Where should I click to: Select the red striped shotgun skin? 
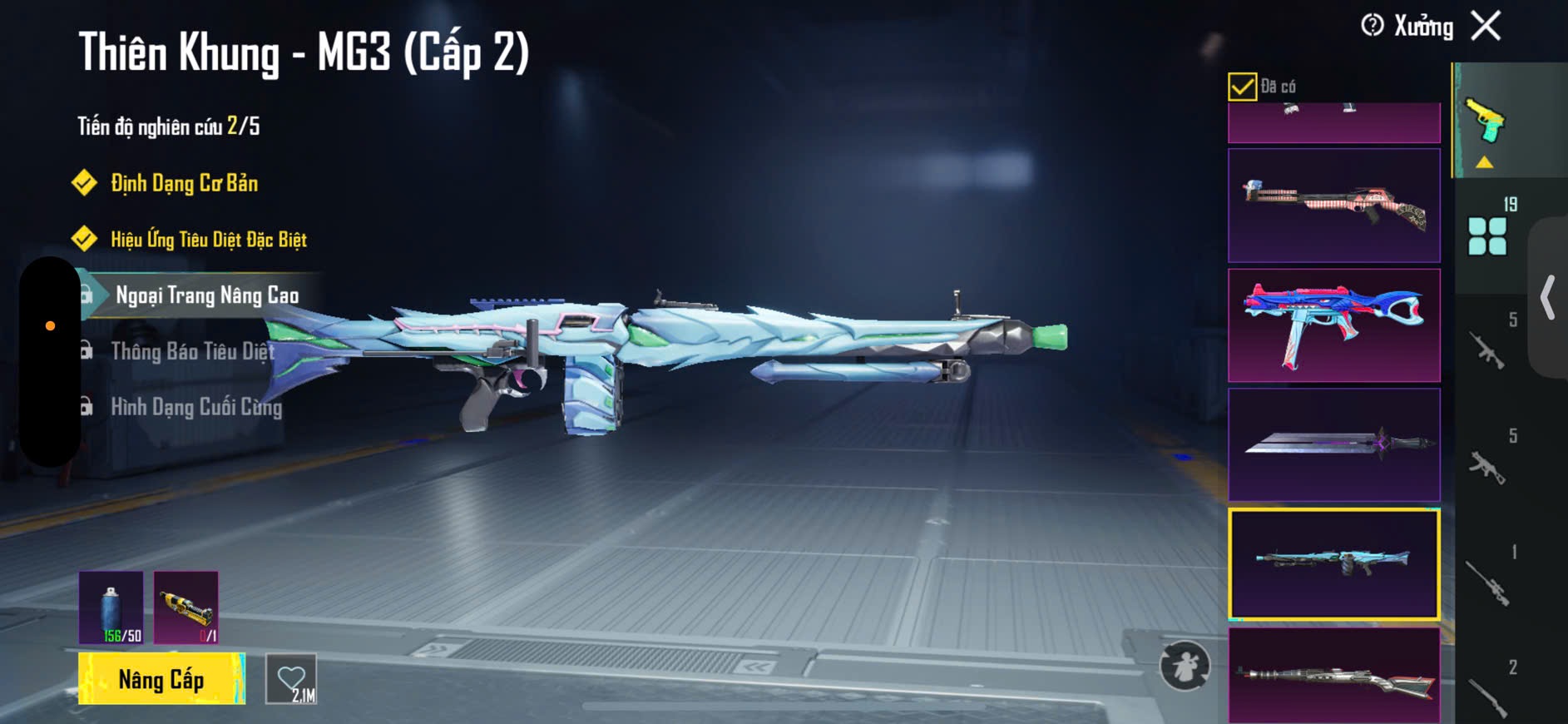click(1333, 206)
